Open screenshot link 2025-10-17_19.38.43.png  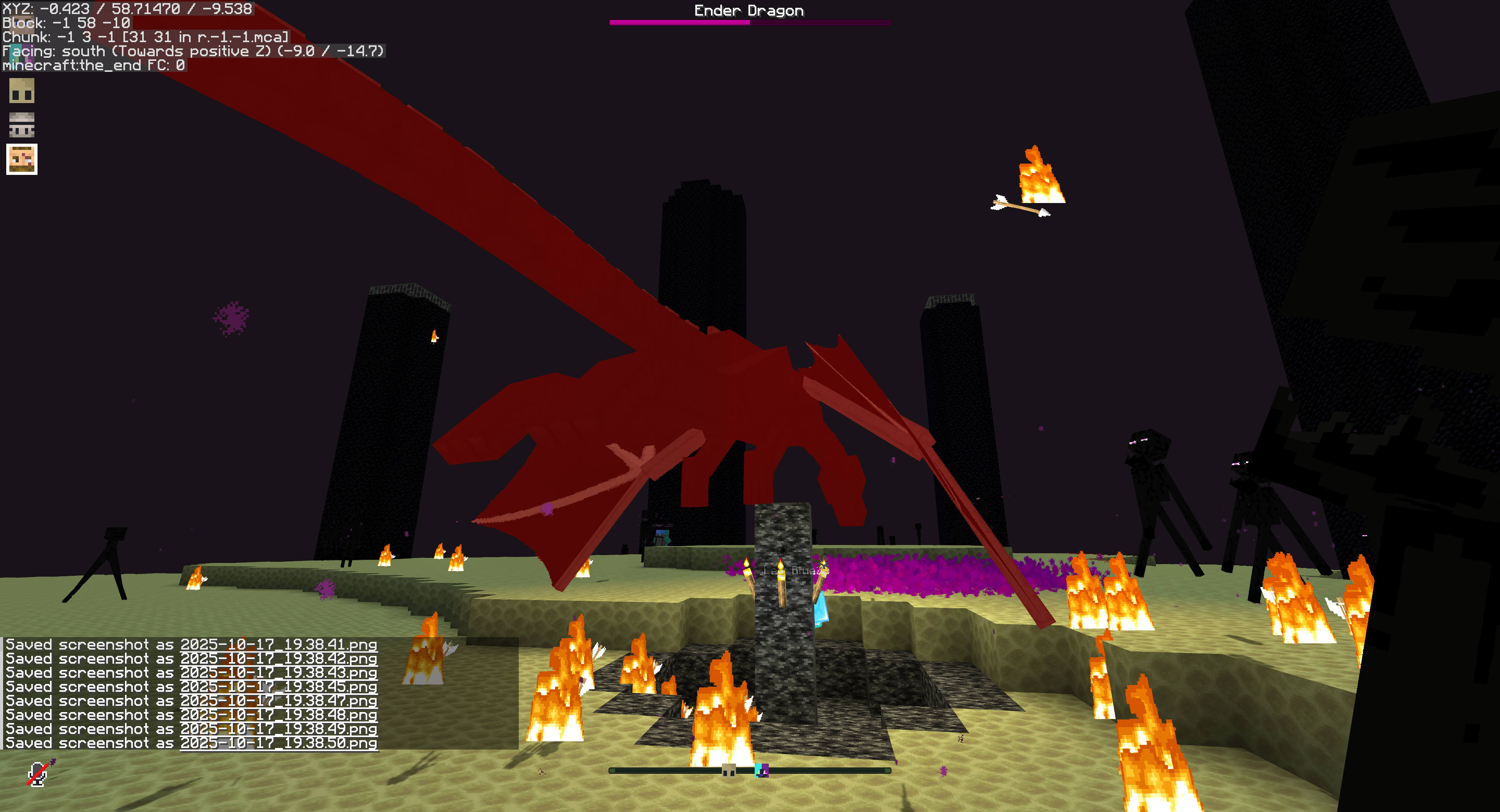(279, 673)
